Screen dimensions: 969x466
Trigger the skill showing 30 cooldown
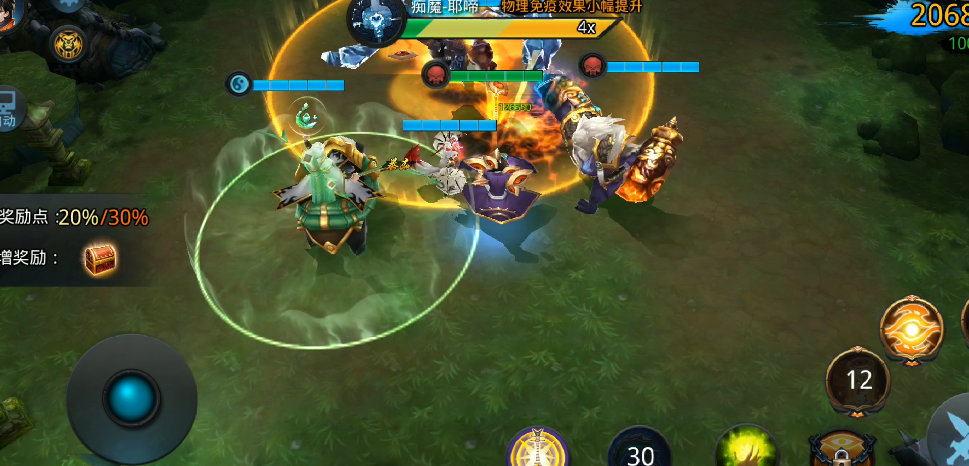pyautogui.click(x=639, y=450)
